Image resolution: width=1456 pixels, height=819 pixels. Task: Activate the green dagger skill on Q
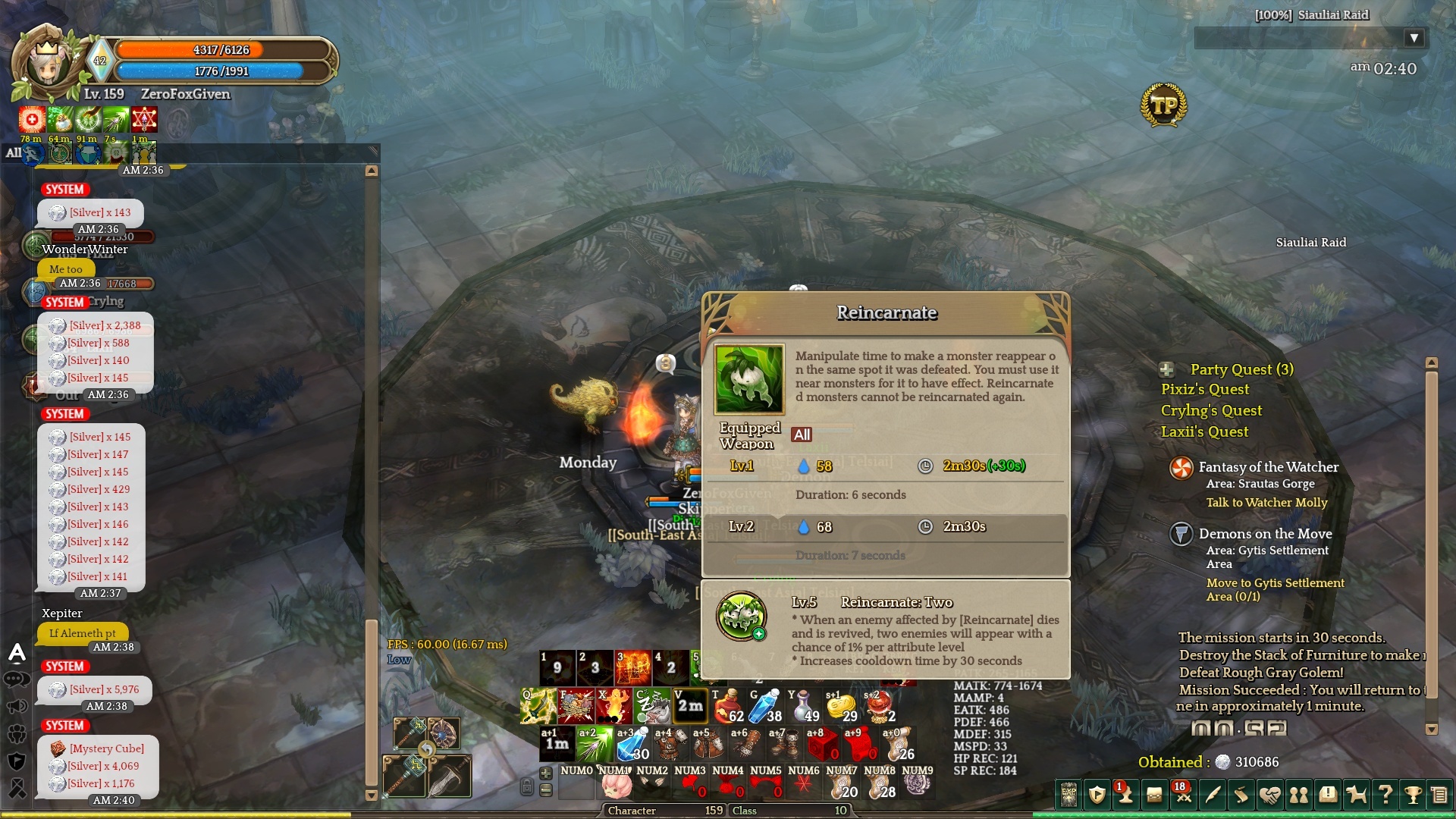pos(538,706)
